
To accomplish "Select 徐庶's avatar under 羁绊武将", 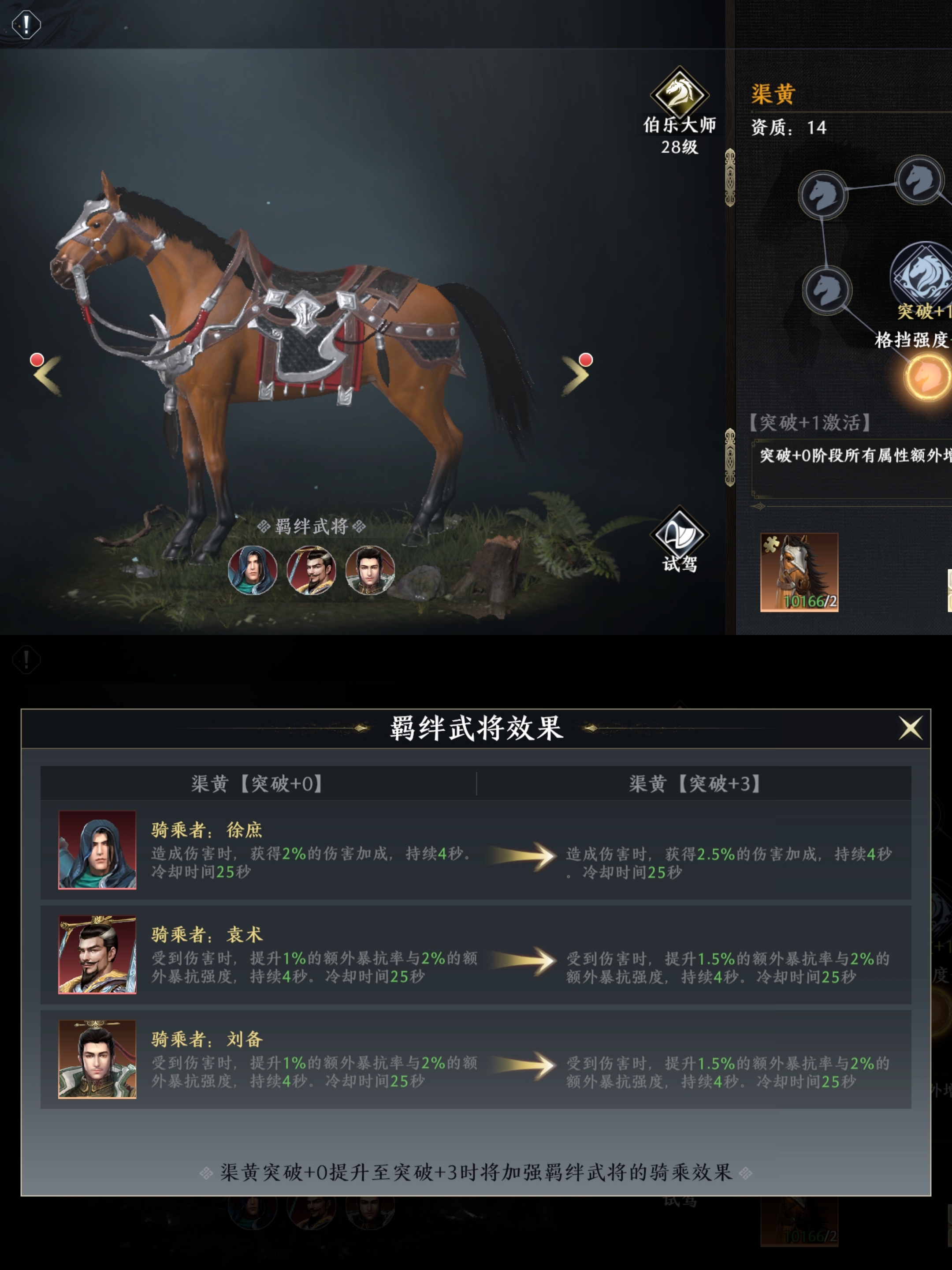I will (x=253, y=571).
